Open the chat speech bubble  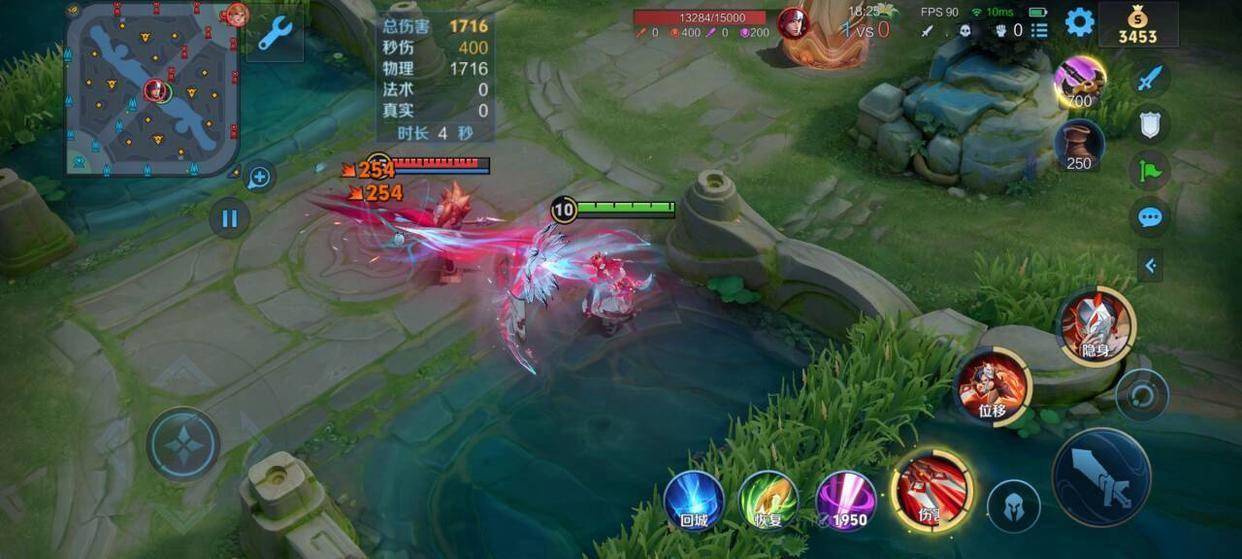tap(1150, 217)
